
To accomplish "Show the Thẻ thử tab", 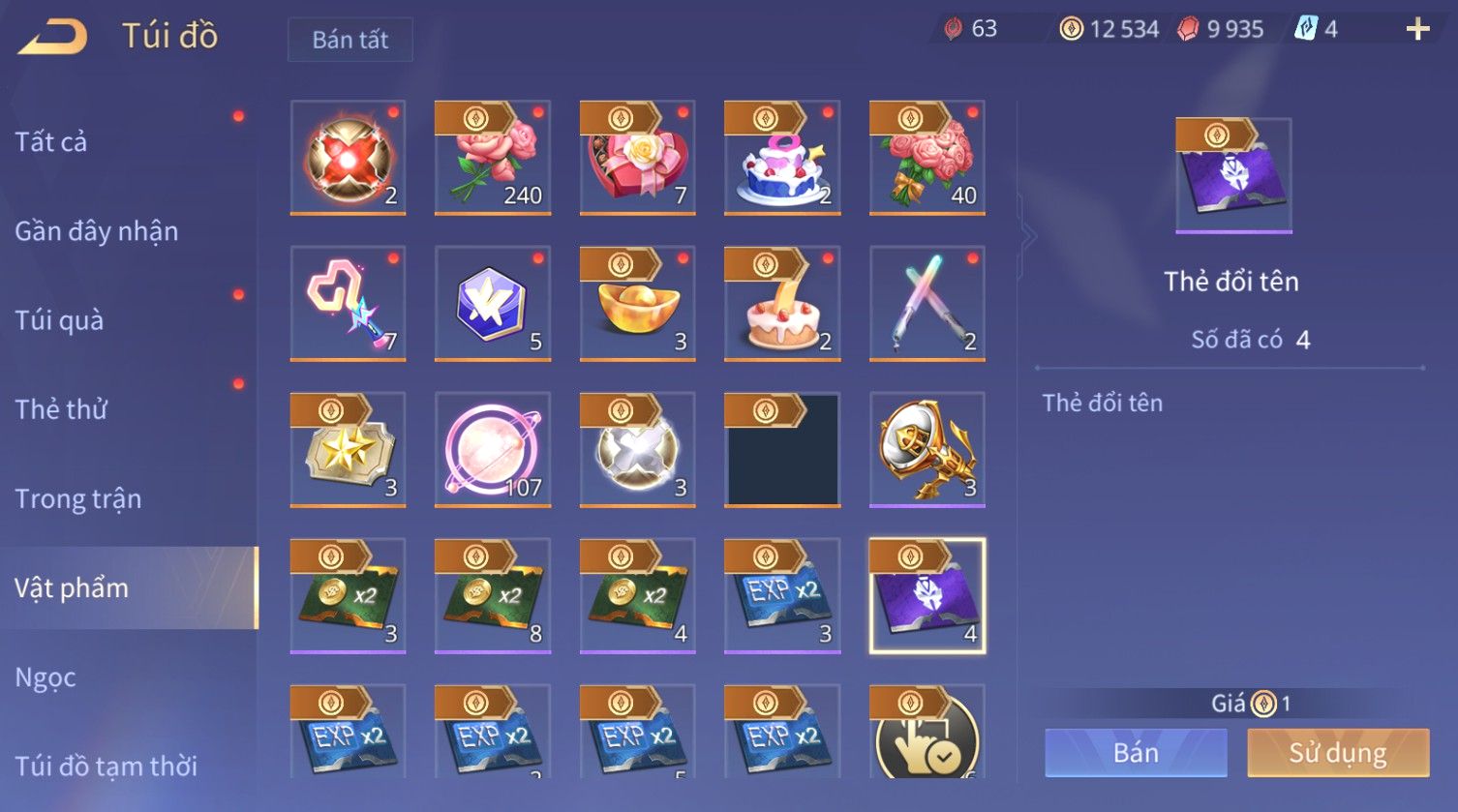I will point(61,409).
